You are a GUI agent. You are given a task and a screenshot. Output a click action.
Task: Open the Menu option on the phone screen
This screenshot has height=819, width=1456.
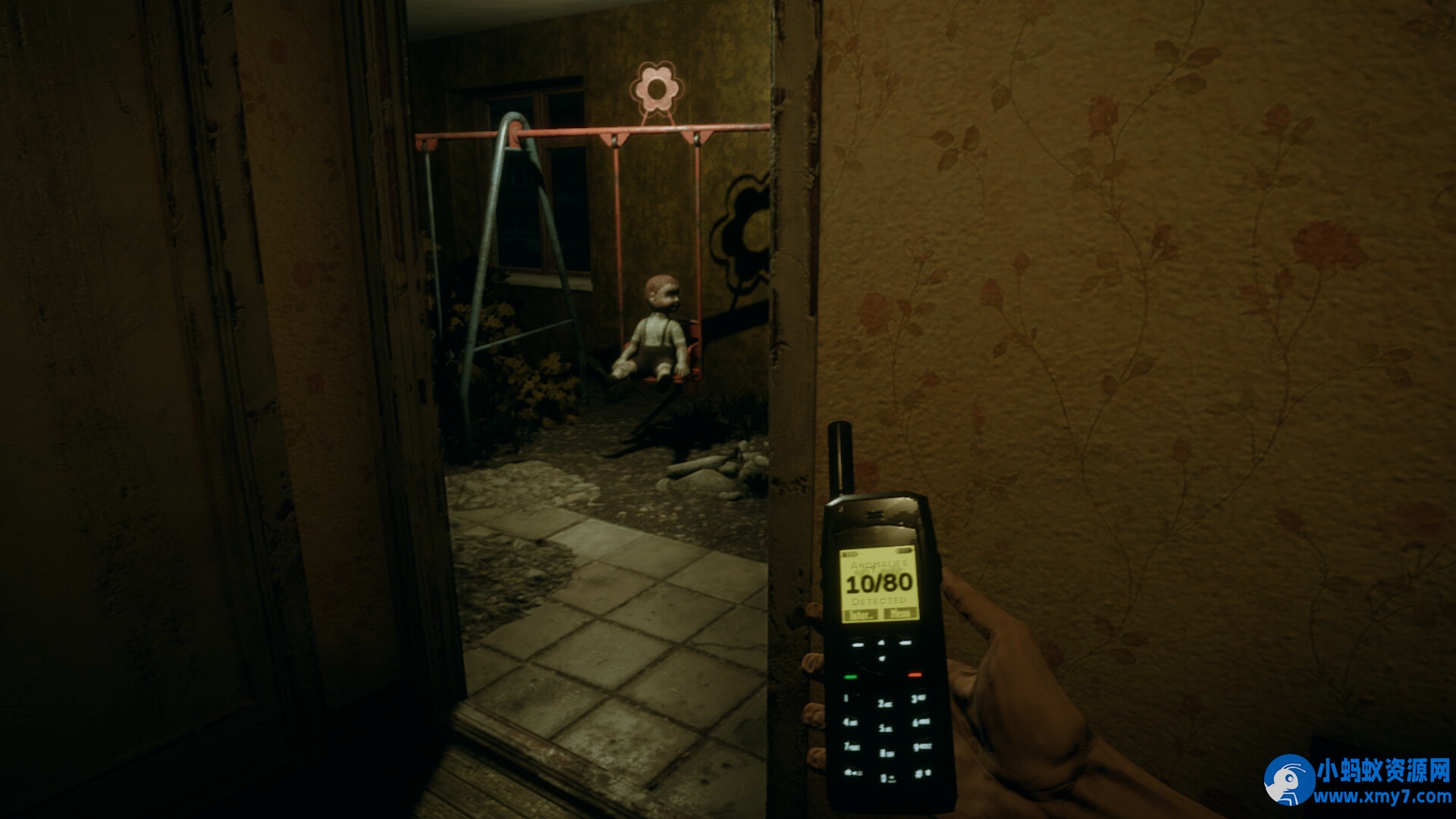coord(899,613)
